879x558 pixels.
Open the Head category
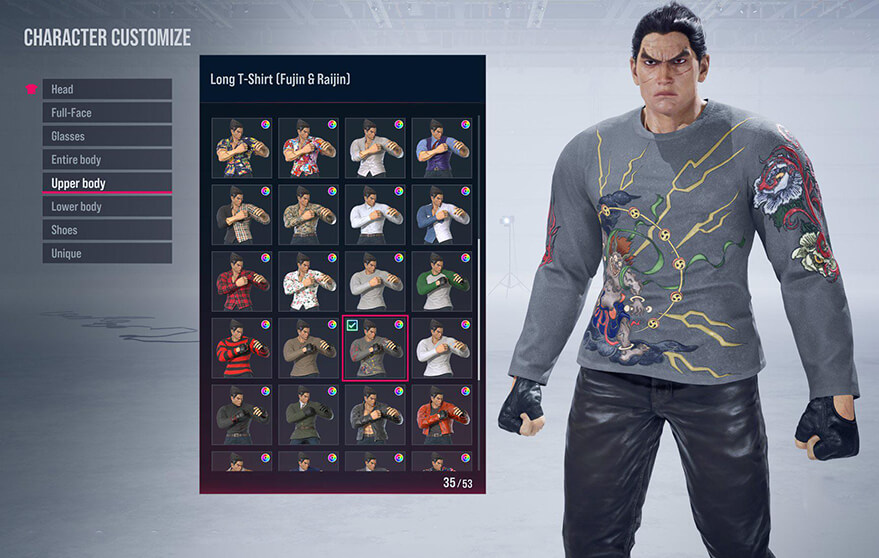pos(107,89)
